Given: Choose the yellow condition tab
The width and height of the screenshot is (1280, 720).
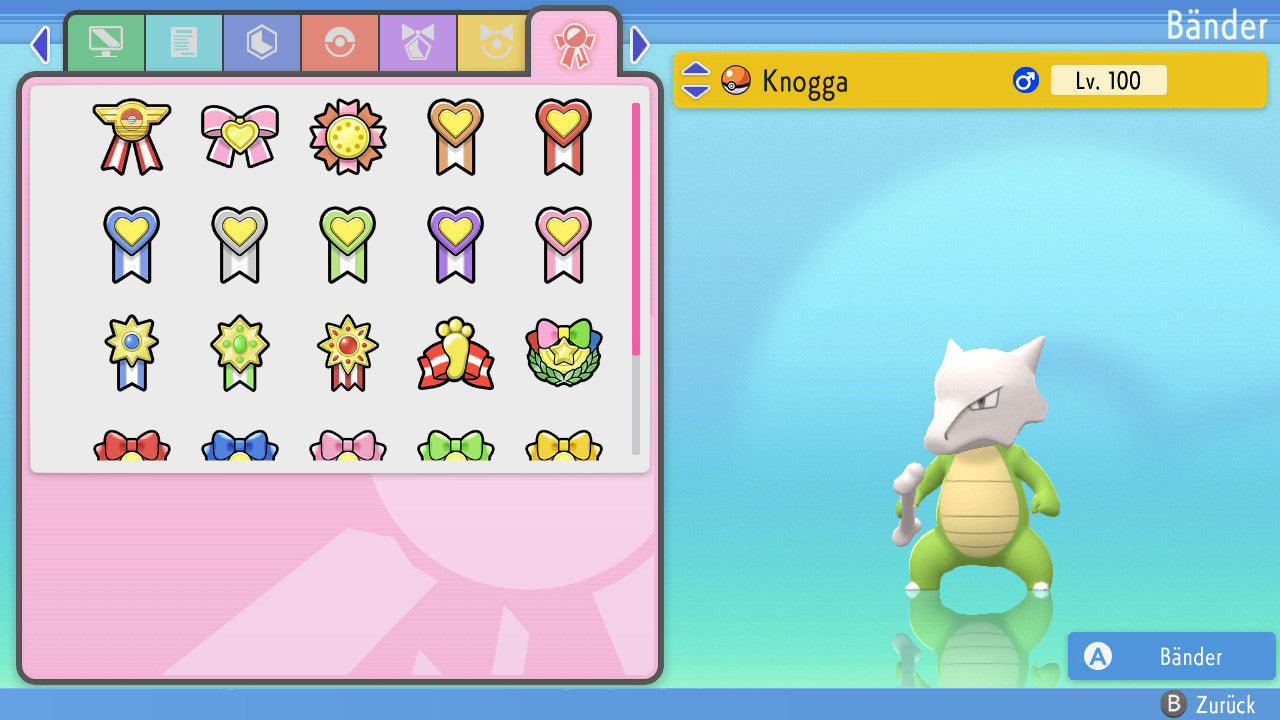Looking at the screenshot, I should click(492, 42).
